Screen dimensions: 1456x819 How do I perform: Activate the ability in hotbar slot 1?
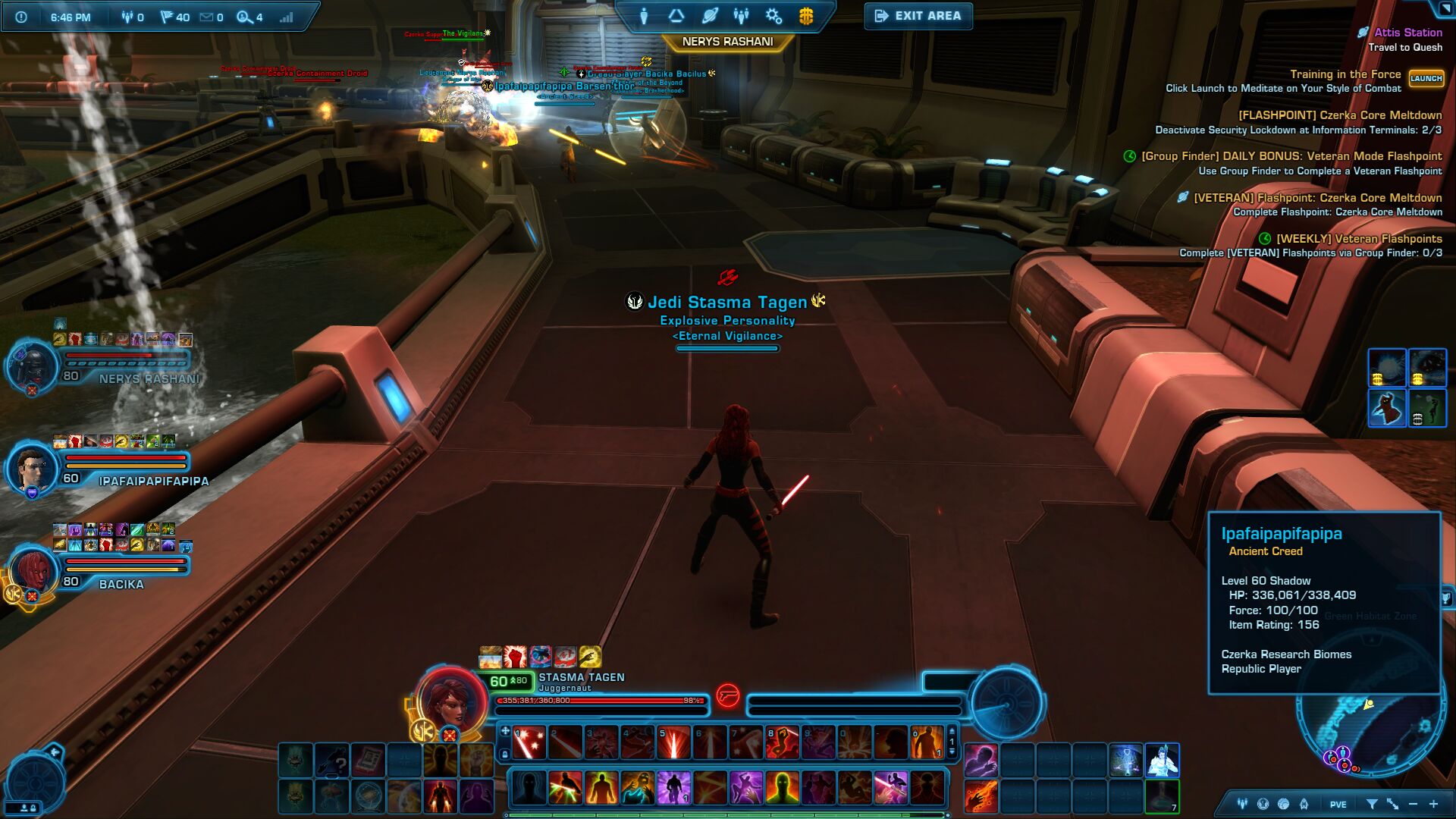(x=529, y=743)
